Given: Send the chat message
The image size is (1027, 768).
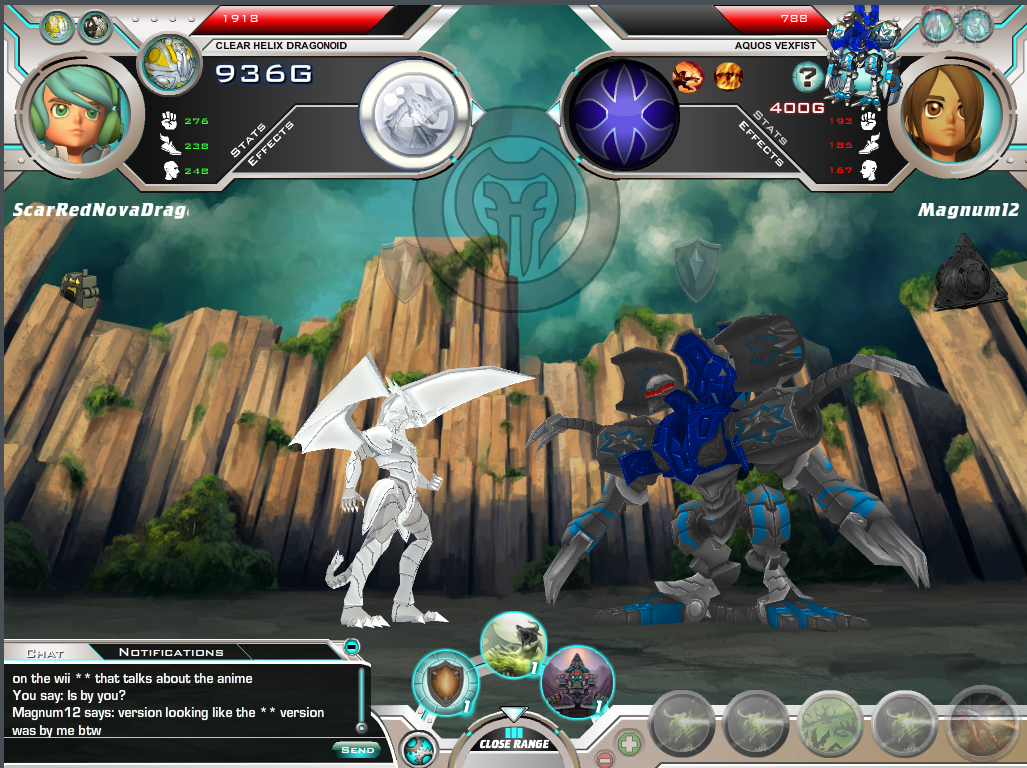Looking at the screenshot, I should click(x=356, y=749).
